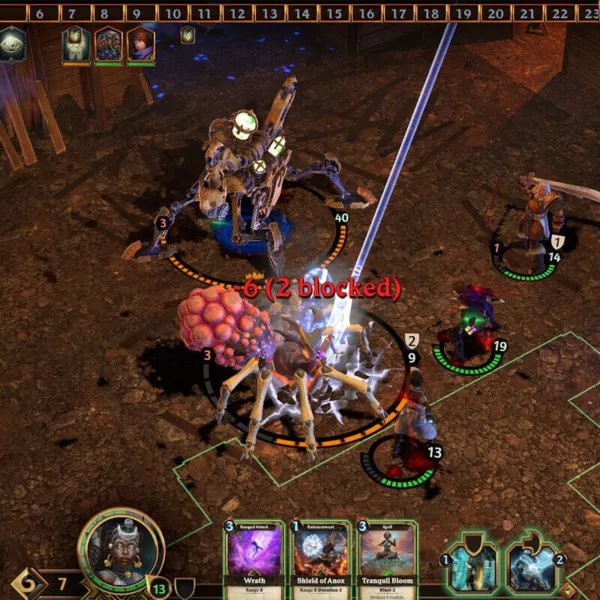Click the skeletal creature portrait under slot 7
600x600 pixels.
click(76, 45)
